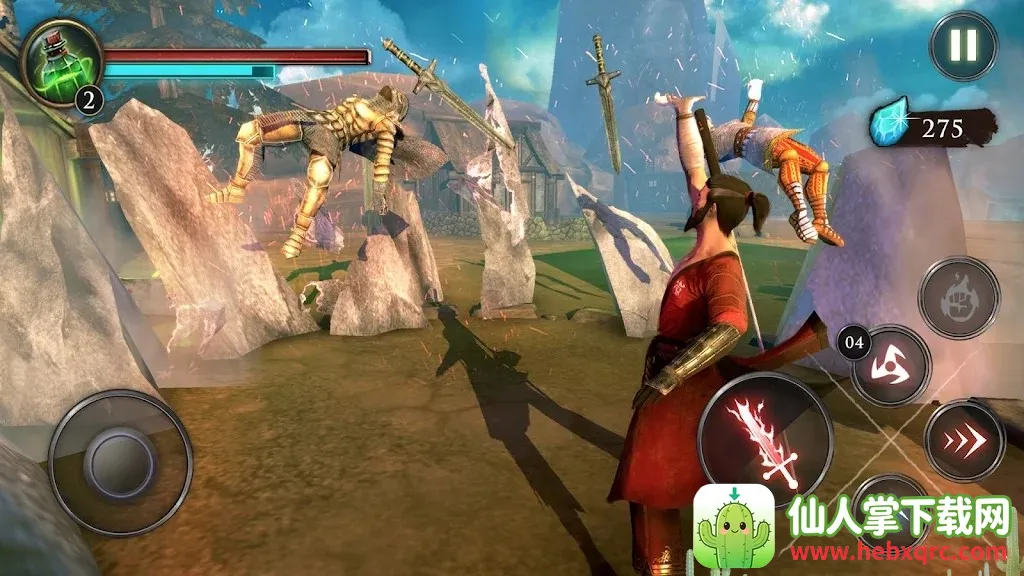Dash with the triple-arrow button
This screenshot has height=576, width=1024.
(964, 440)
